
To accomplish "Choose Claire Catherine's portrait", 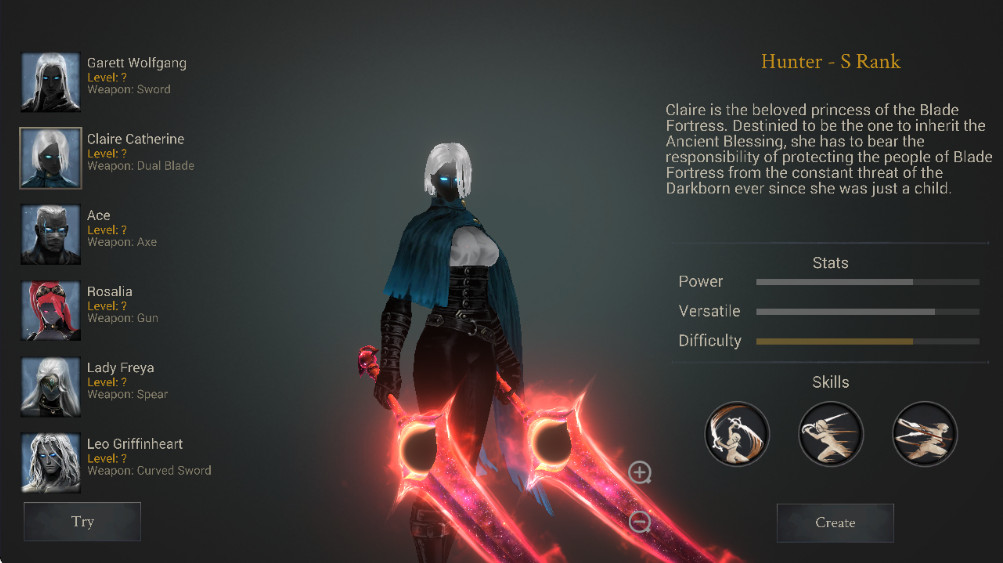I will pos(51,158).
